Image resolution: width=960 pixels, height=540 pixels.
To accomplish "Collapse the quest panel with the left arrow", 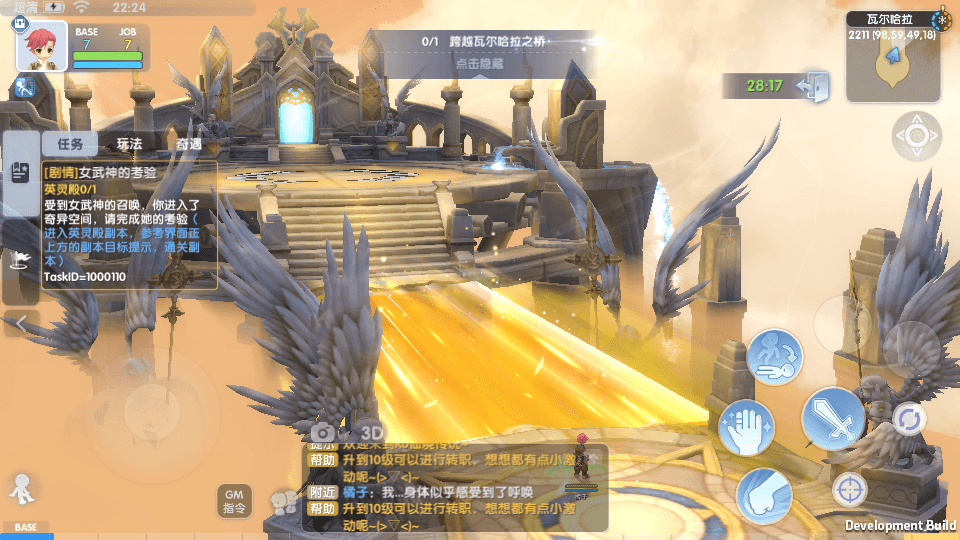I will click(x=21, y=323).
